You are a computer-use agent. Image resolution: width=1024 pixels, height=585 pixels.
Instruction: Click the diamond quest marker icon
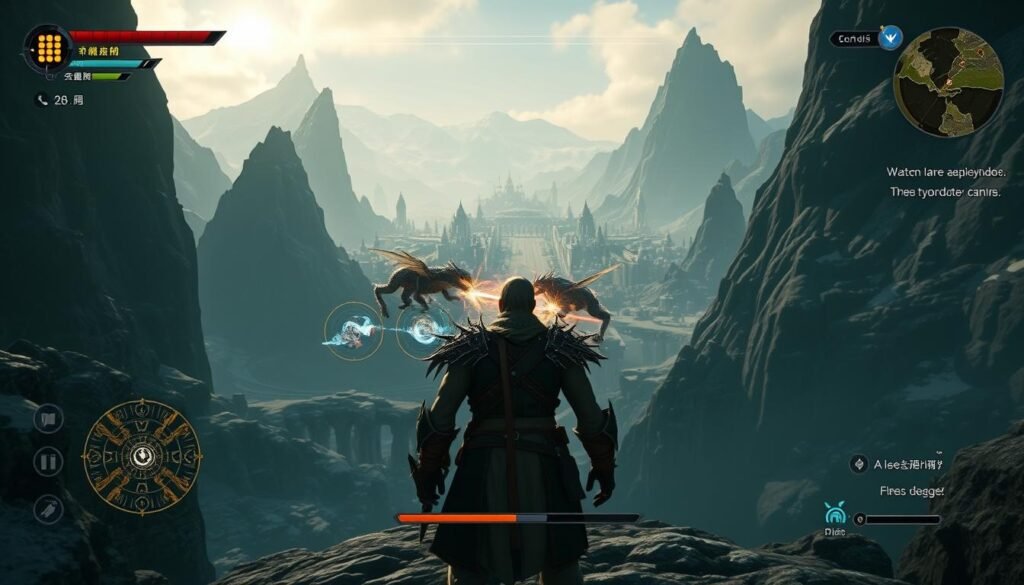coord(858,463)
